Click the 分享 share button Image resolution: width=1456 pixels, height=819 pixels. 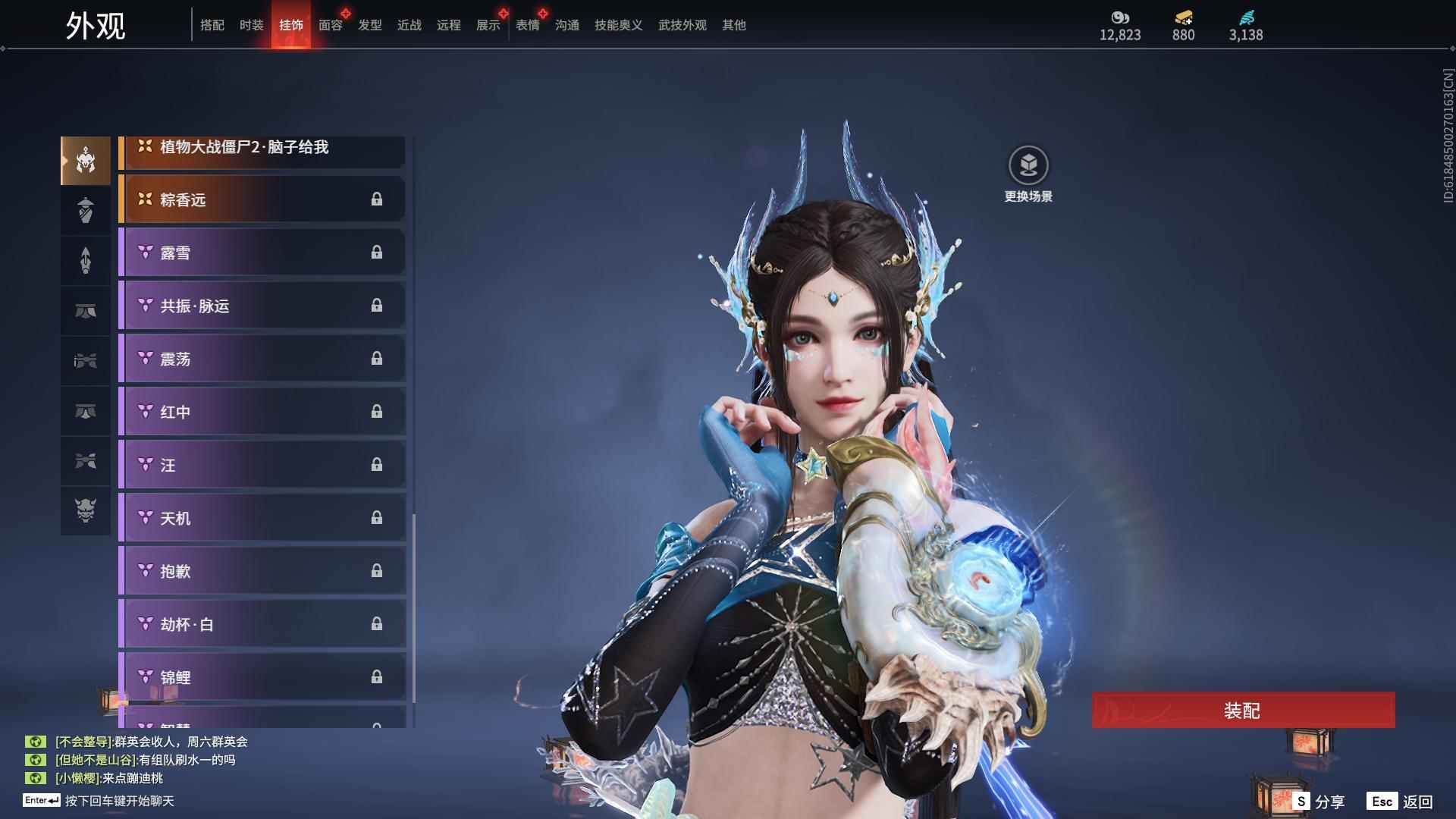[x=1319, y=802]
